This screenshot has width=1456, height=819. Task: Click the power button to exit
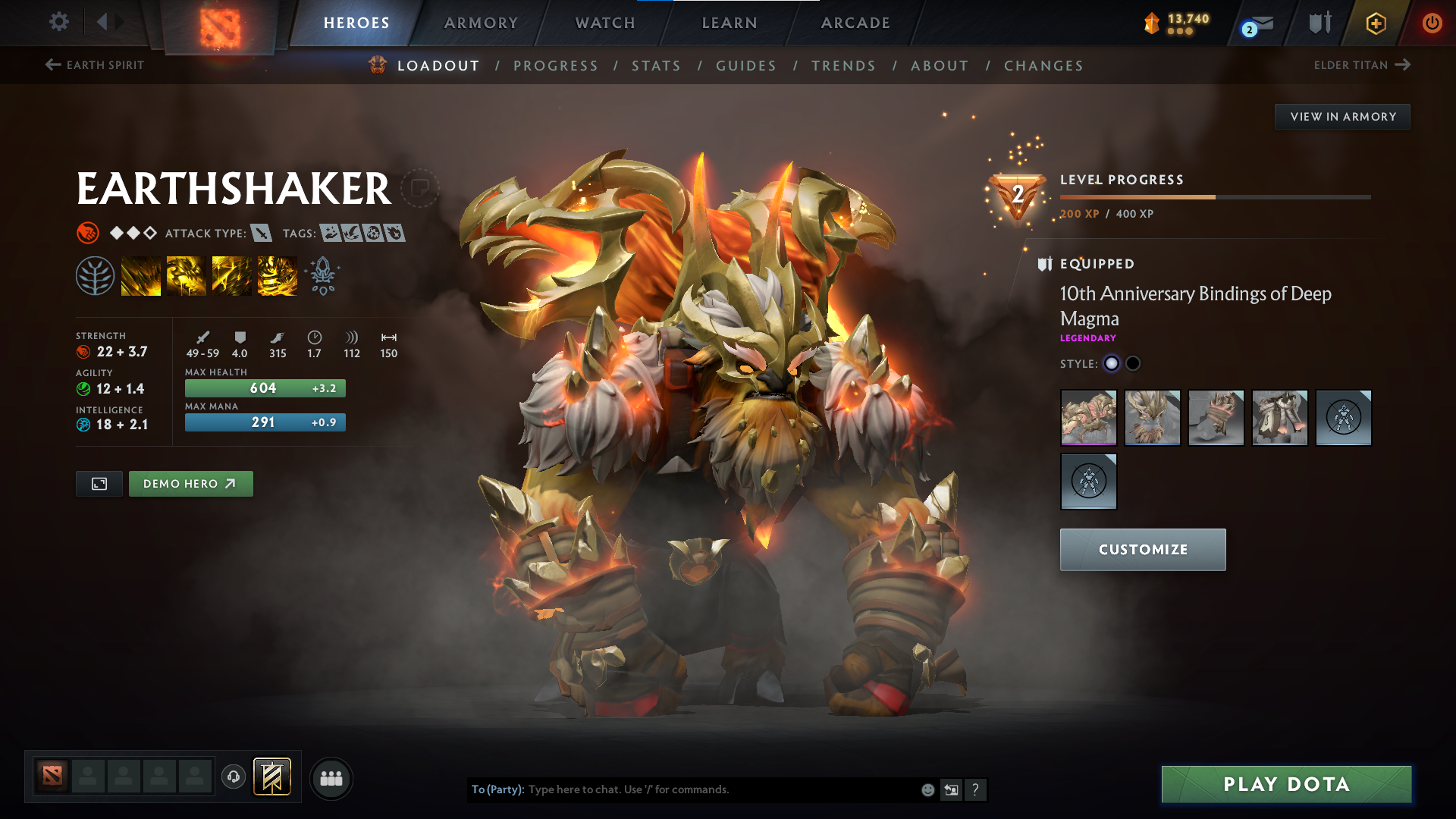(x=1433, y=23)
